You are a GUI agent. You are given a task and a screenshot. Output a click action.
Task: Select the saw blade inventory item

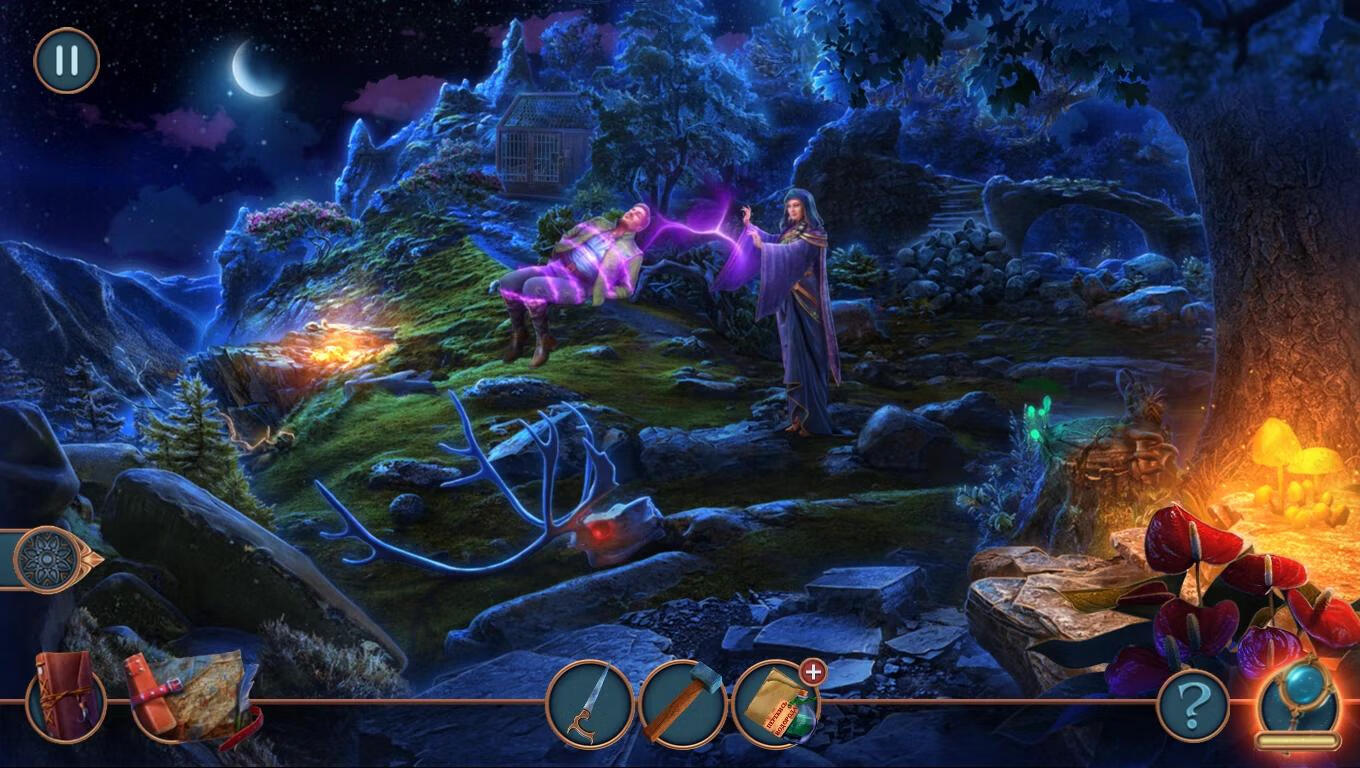590,704
